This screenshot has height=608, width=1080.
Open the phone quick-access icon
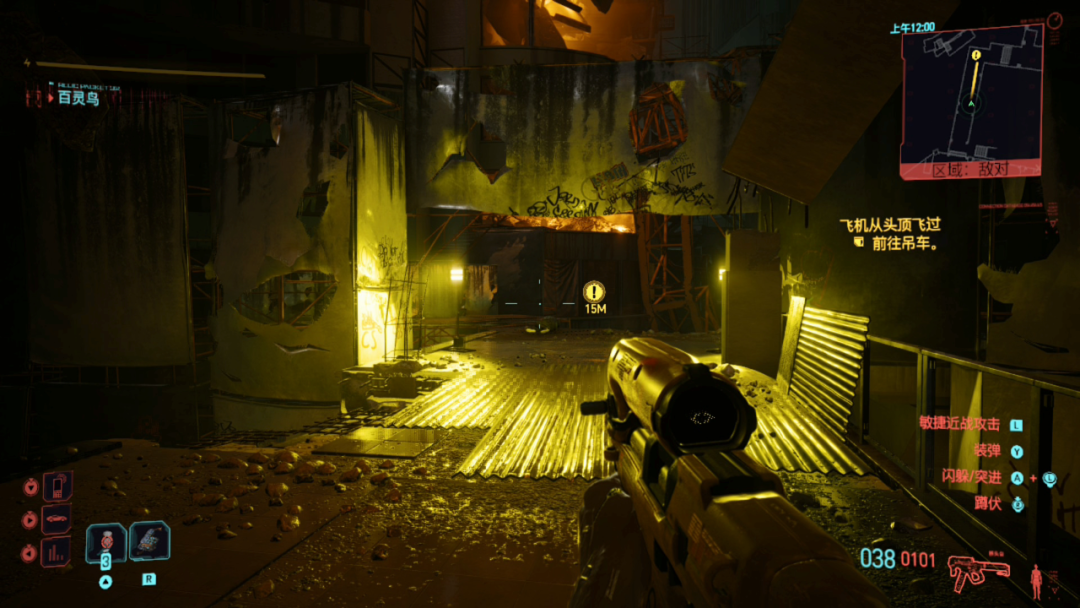coord(56,487)
